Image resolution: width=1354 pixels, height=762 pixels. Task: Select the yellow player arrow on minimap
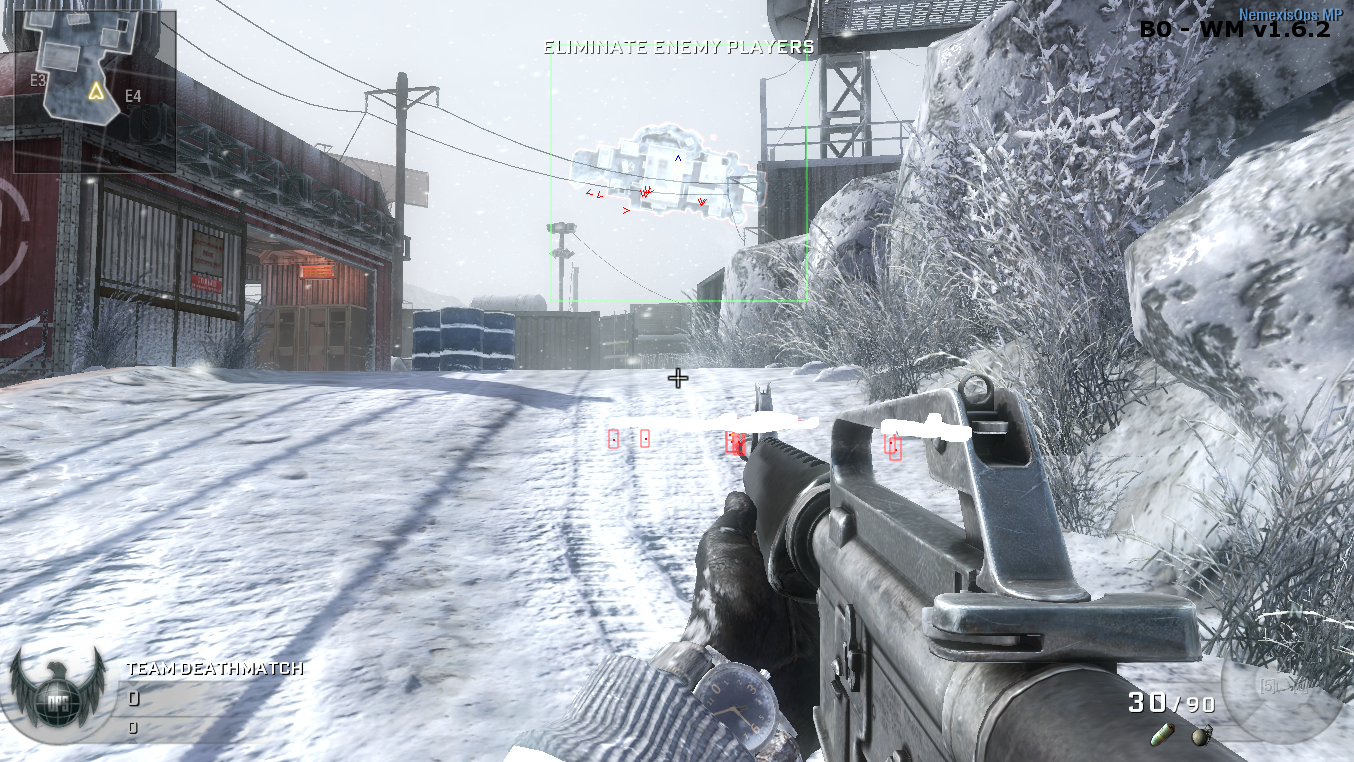pos(96,92)
